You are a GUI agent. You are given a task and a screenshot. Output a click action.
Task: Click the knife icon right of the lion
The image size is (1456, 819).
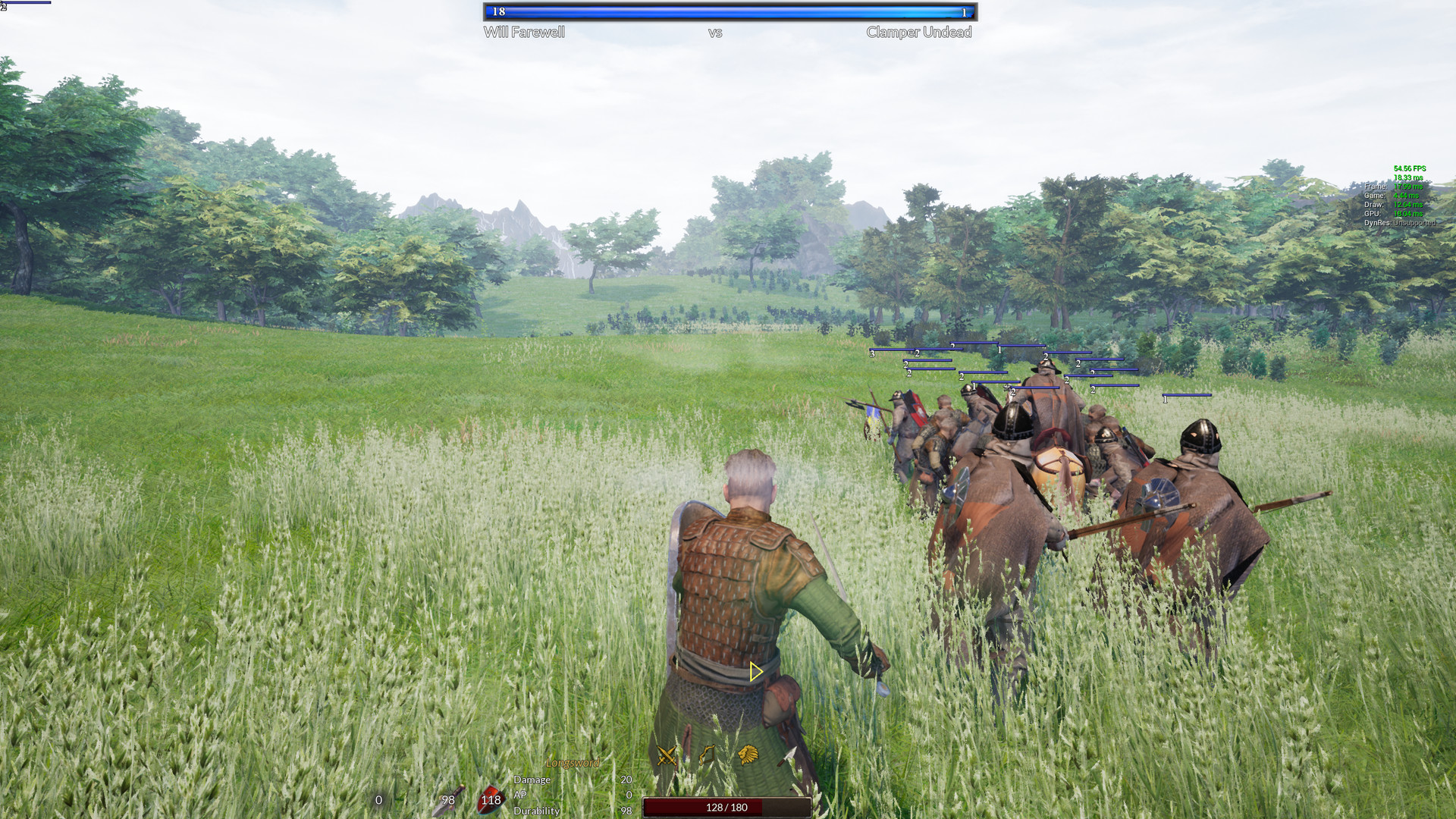click(786, 756)
